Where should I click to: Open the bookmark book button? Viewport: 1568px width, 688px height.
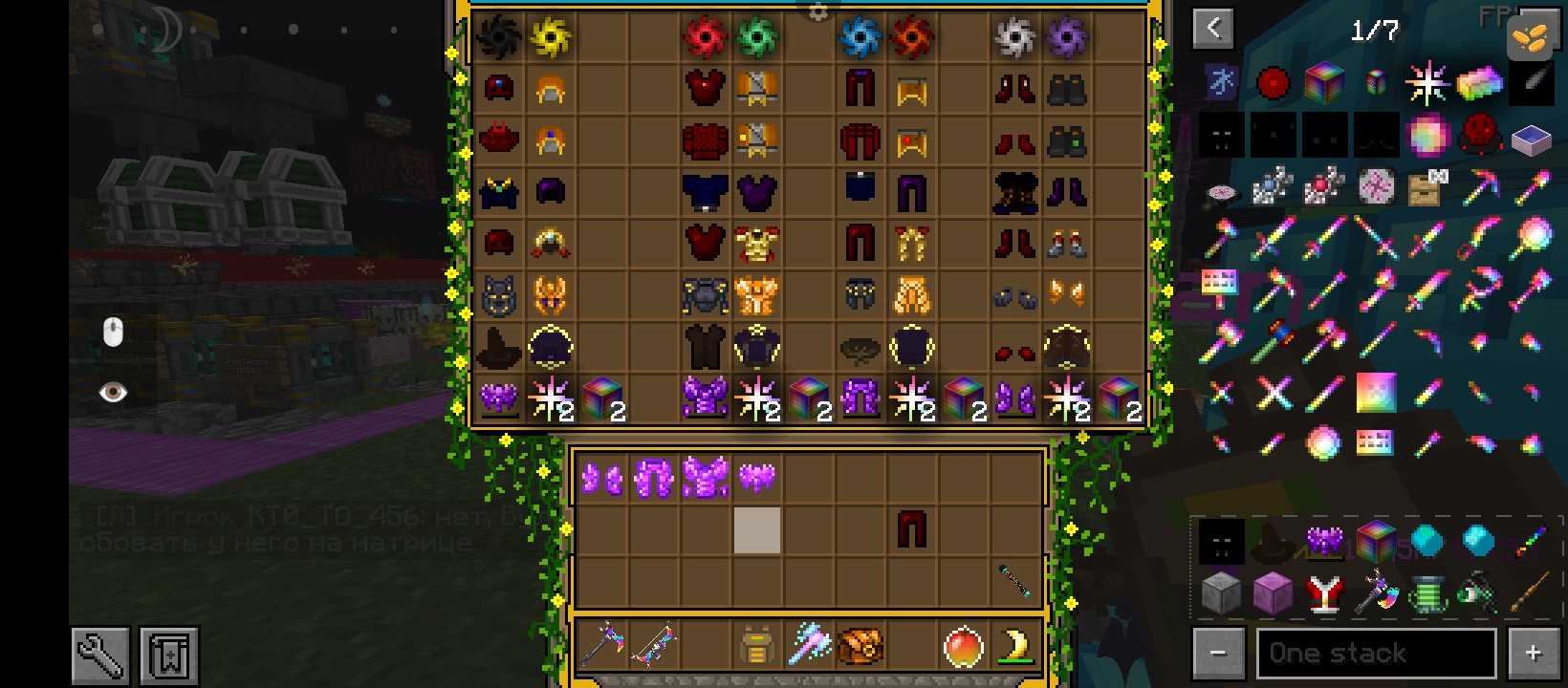pyautogui.click(x=169, y=656)
